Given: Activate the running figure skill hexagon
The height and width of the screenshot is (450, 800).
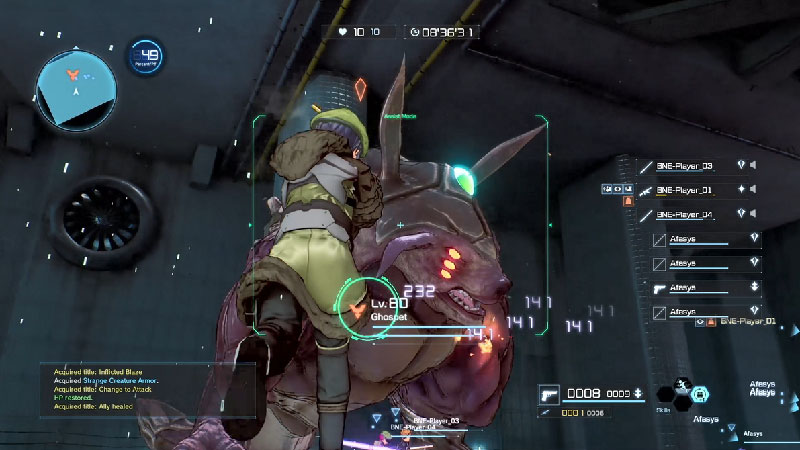Looking at the screenshot, I should pyautogui.click(x=680, y=384).
